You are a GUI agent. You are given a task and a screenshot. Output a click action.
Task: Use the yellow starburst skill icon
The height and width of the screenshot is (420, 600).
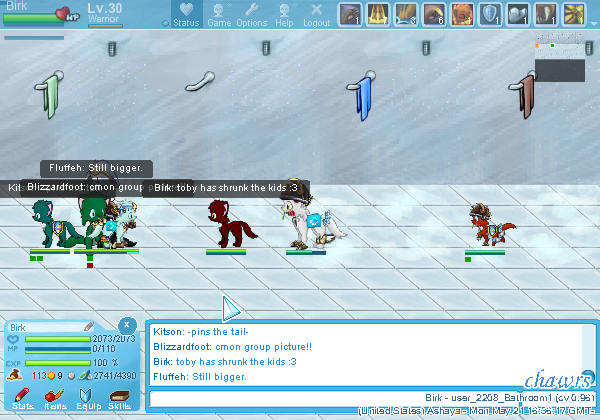click(x=574, y=14)
